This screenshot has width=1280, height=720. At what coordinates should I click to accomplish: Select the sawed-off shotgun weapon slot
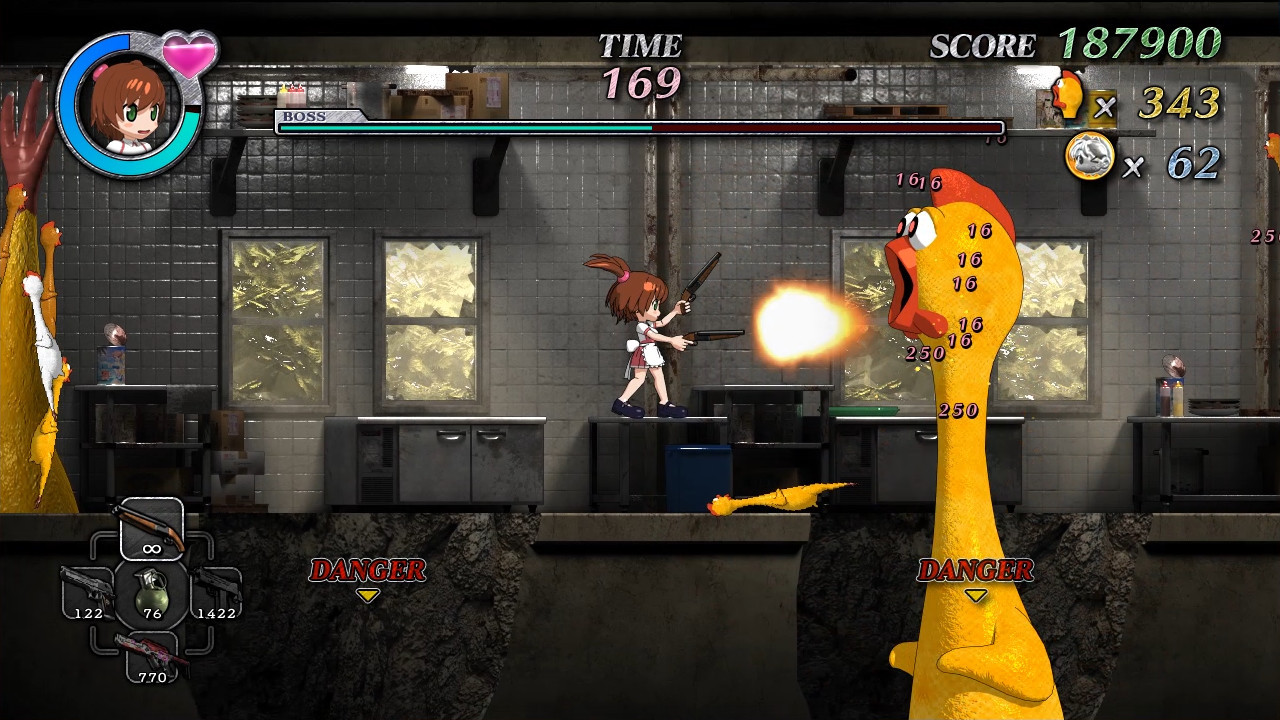click(151, 529)
